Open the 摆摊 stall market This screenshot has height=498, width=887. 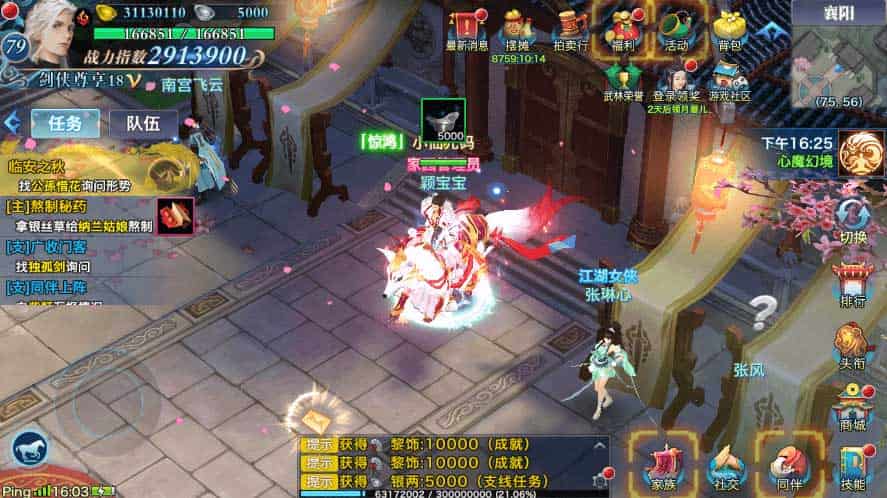[x=516, y=28]
